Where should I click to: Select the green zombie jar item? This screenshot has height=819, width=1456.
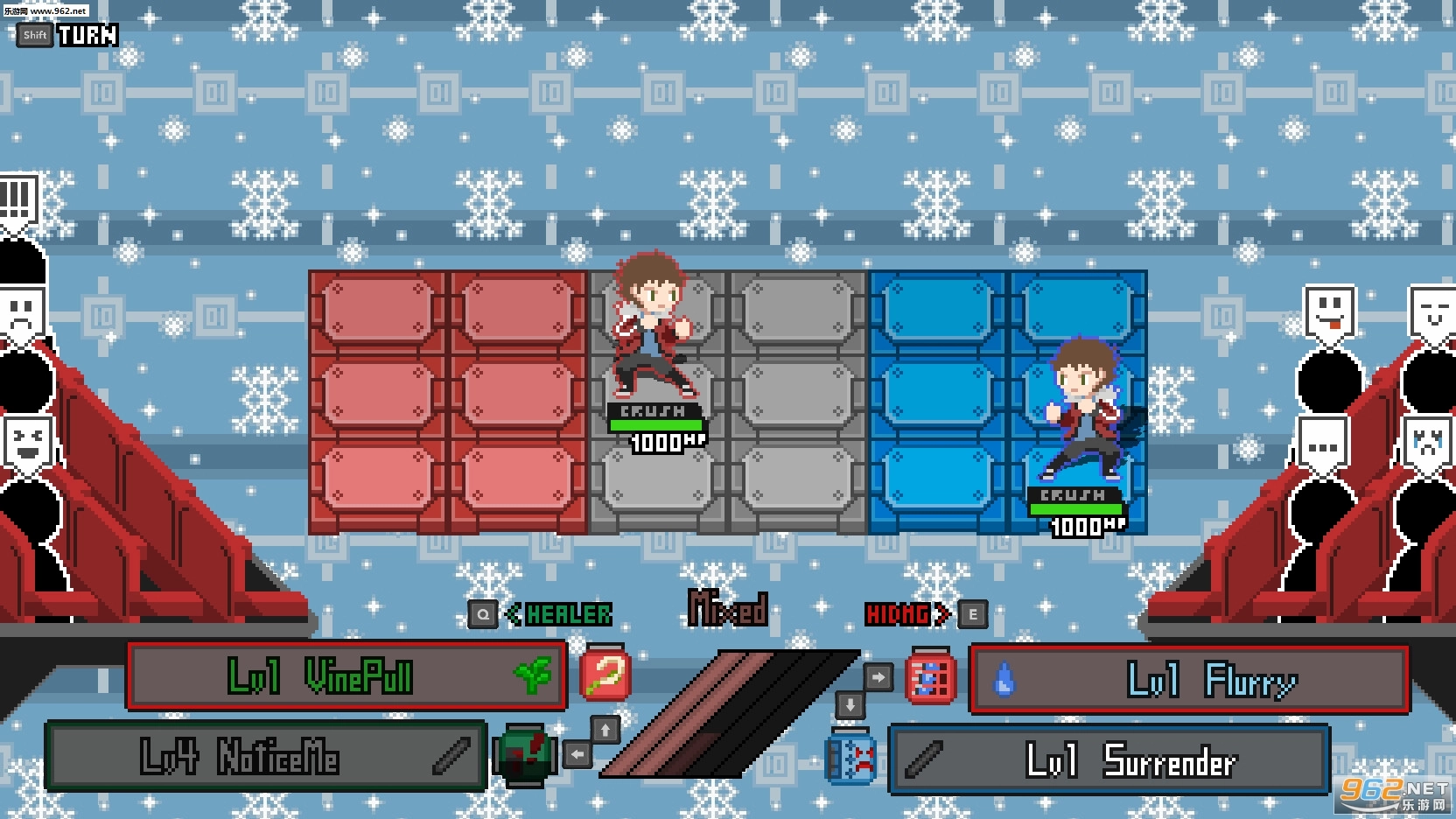(x=523, y=754)
